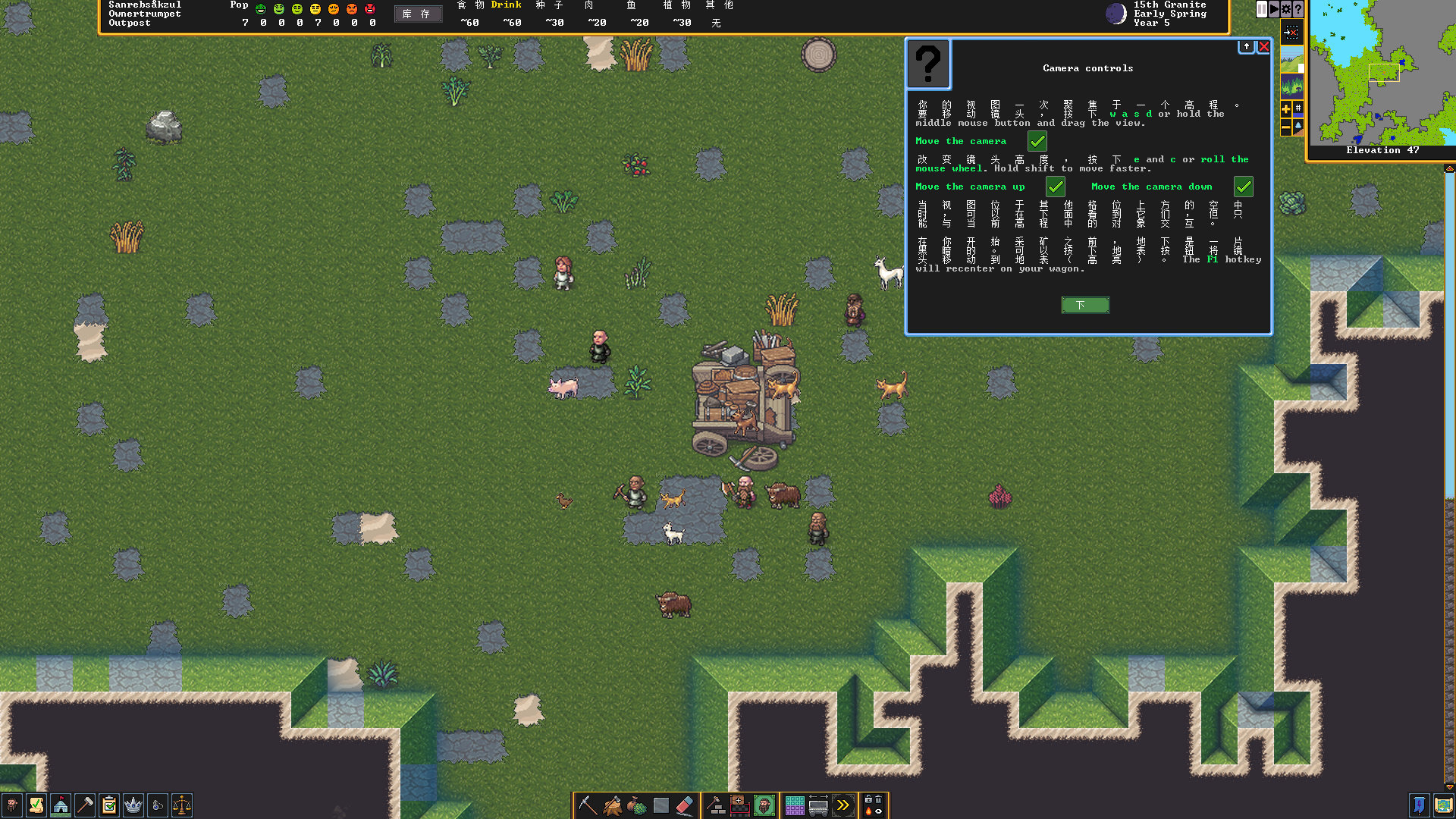Open the citizens info dwarf portrait icon
This screenshot has width=1456, height=819.
coord(12,805)
